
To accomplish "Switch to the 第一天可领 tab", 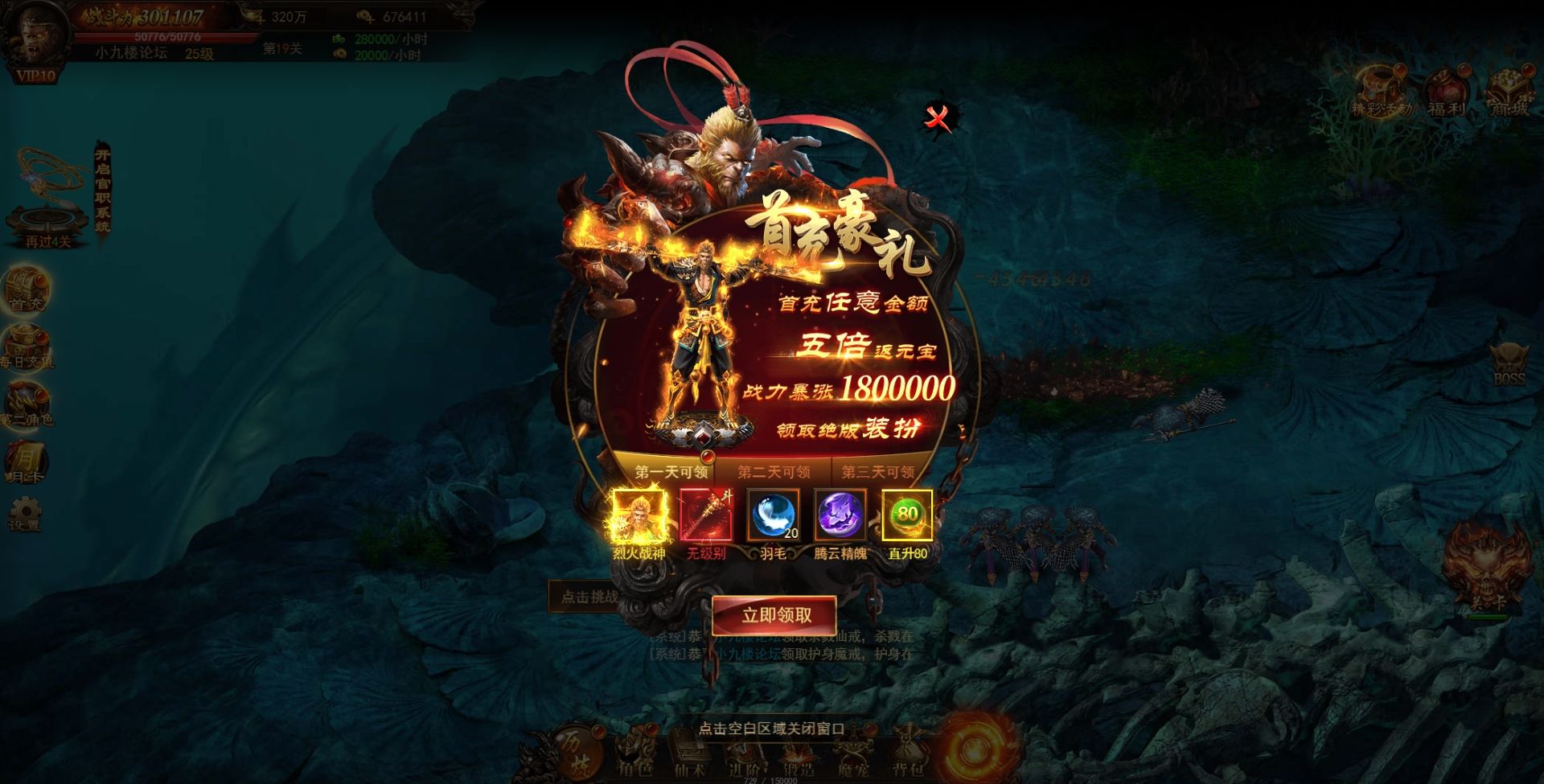I will click(671, 472).
